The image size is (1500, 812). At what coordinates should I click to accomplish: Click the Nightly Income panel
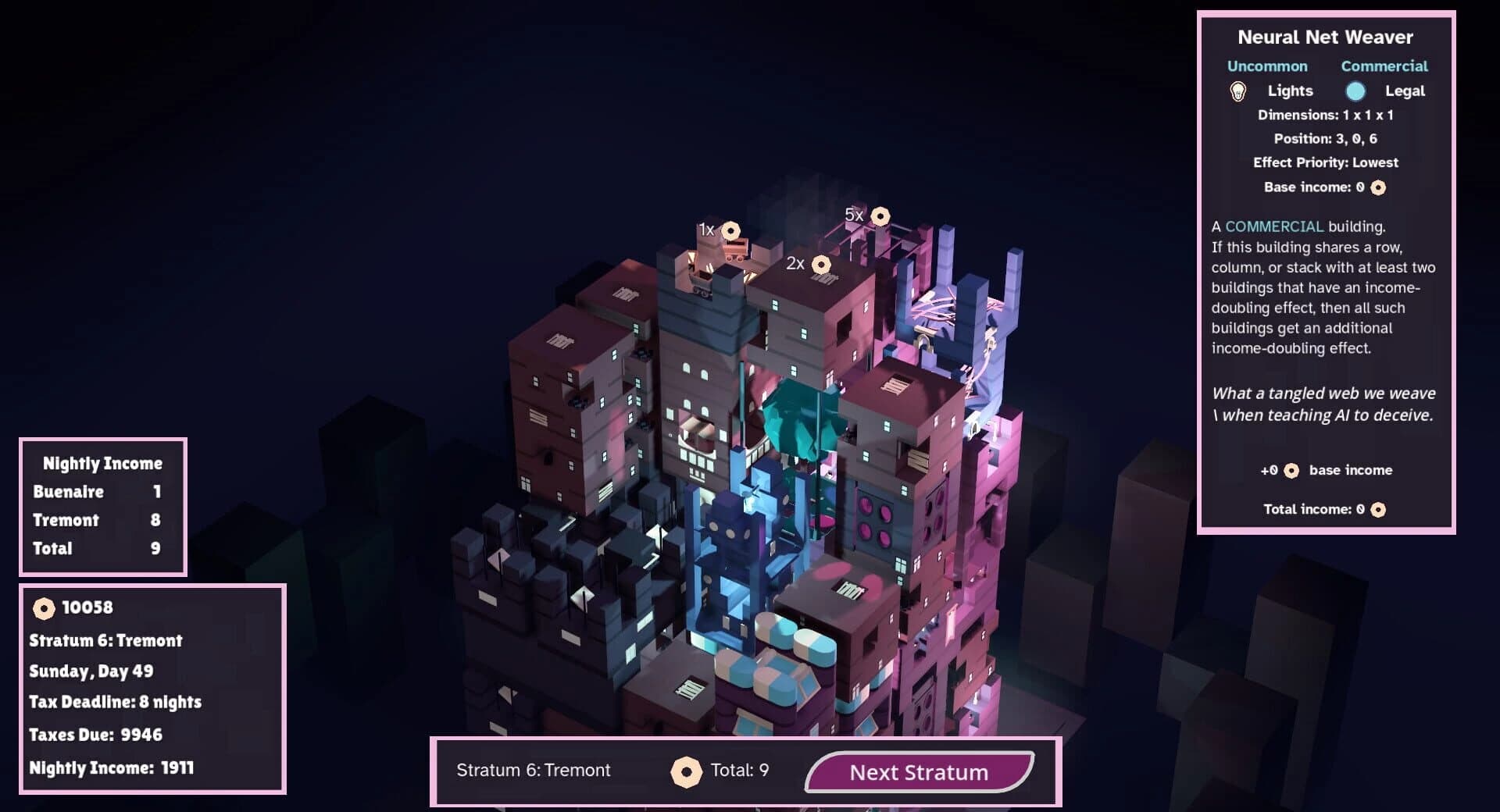(102, 506)
